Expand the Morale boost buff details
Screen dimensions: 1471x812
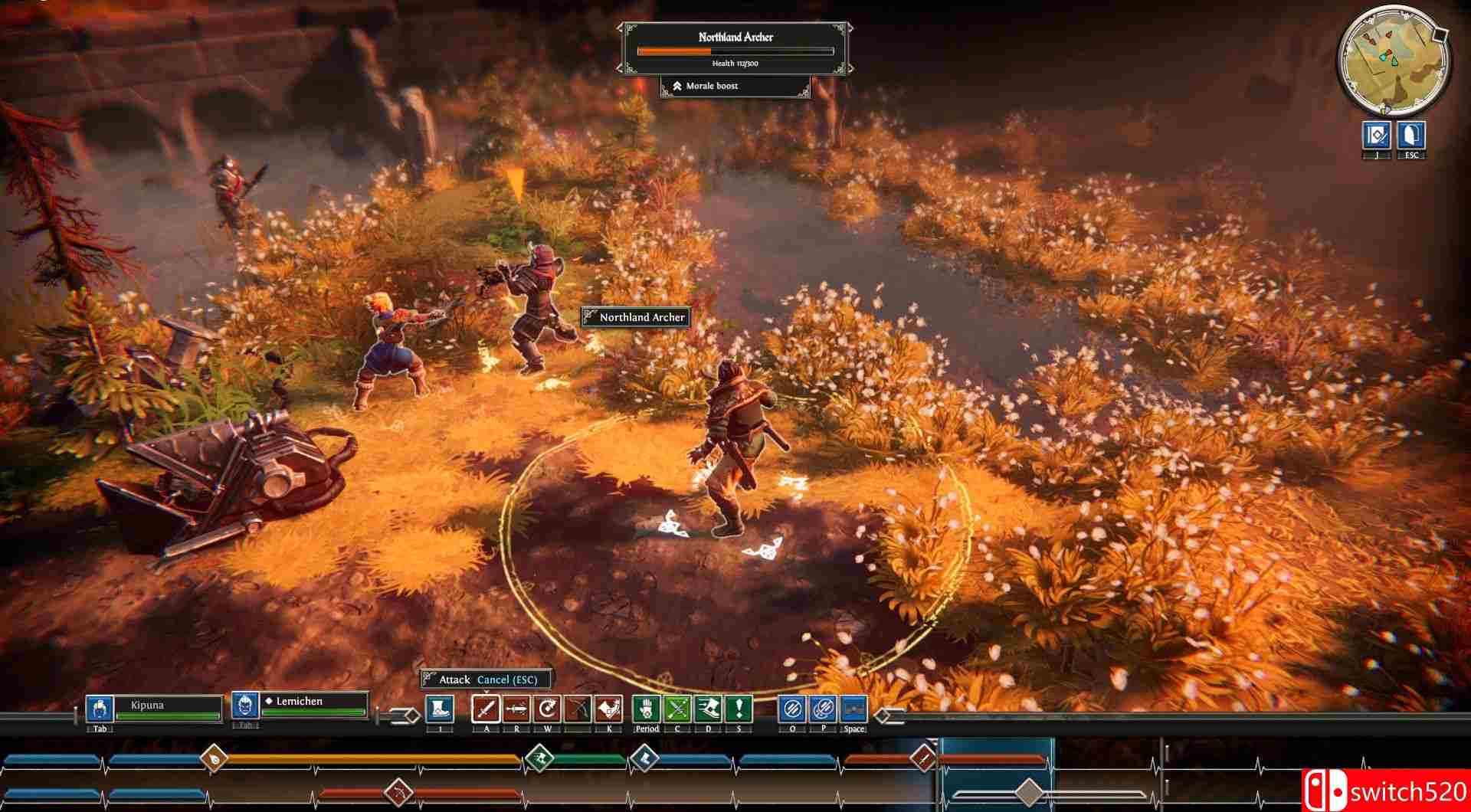click(x=735, y=86)
